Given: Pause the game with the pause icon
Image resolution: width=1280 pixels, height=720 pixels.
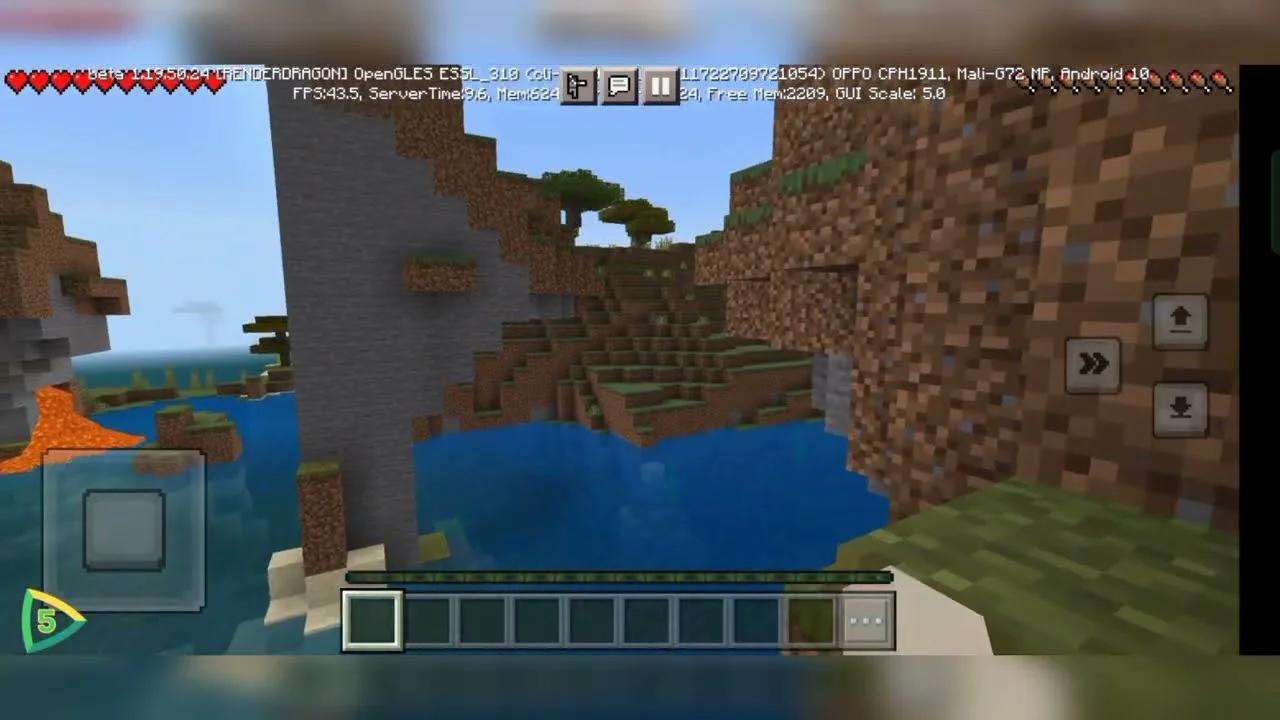Looking at the screenshot, I should point(660,86).
